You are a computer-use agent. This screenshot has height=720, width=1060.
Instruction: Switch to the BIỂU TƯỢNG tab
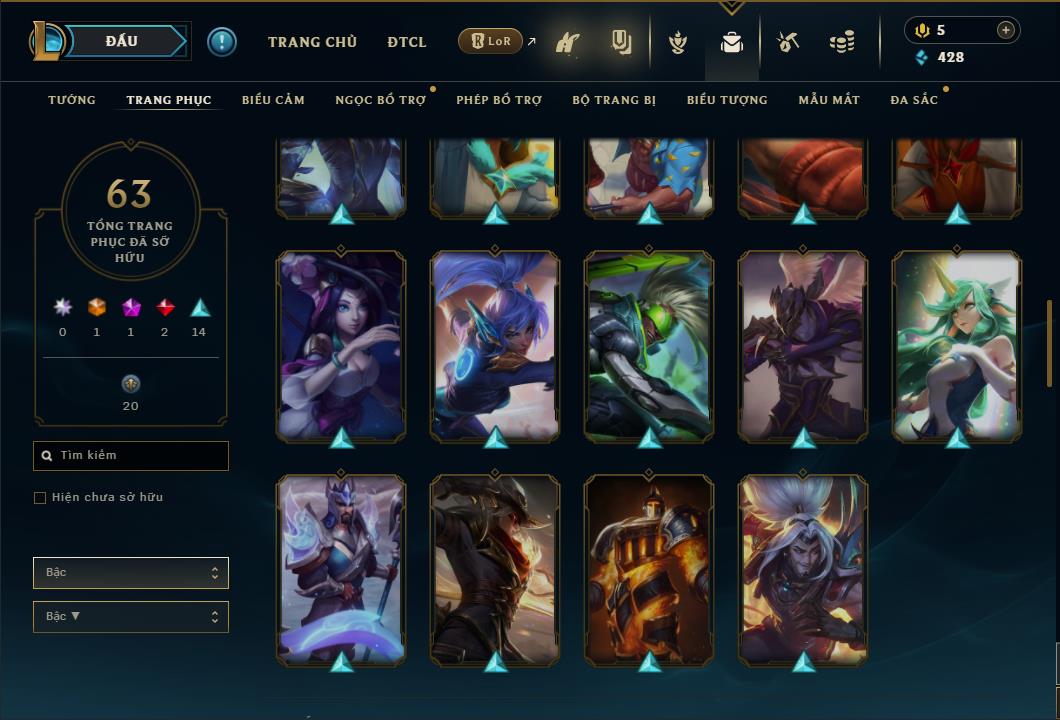point(727,100)
